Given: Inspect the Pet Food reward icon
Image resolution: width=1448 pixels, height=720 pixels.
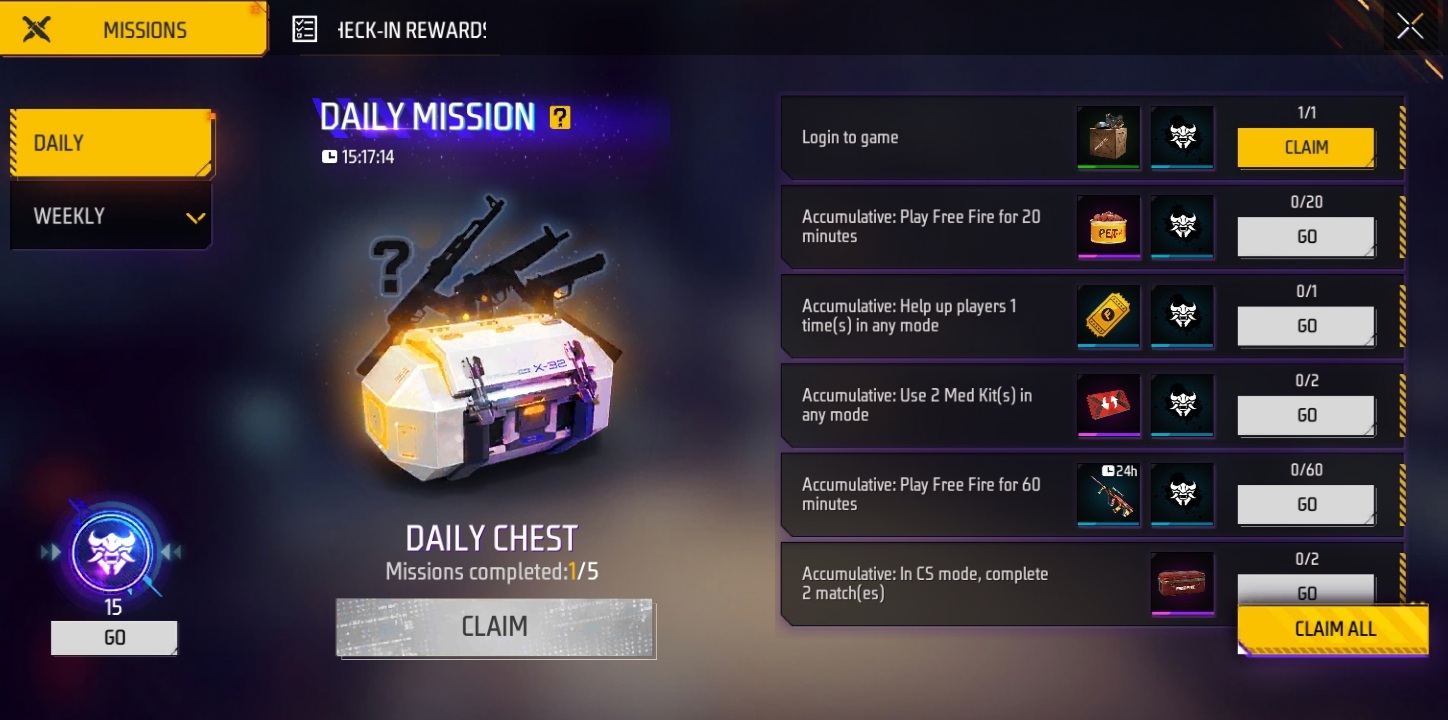Looking at the screenshot, I should point(1107,227).
